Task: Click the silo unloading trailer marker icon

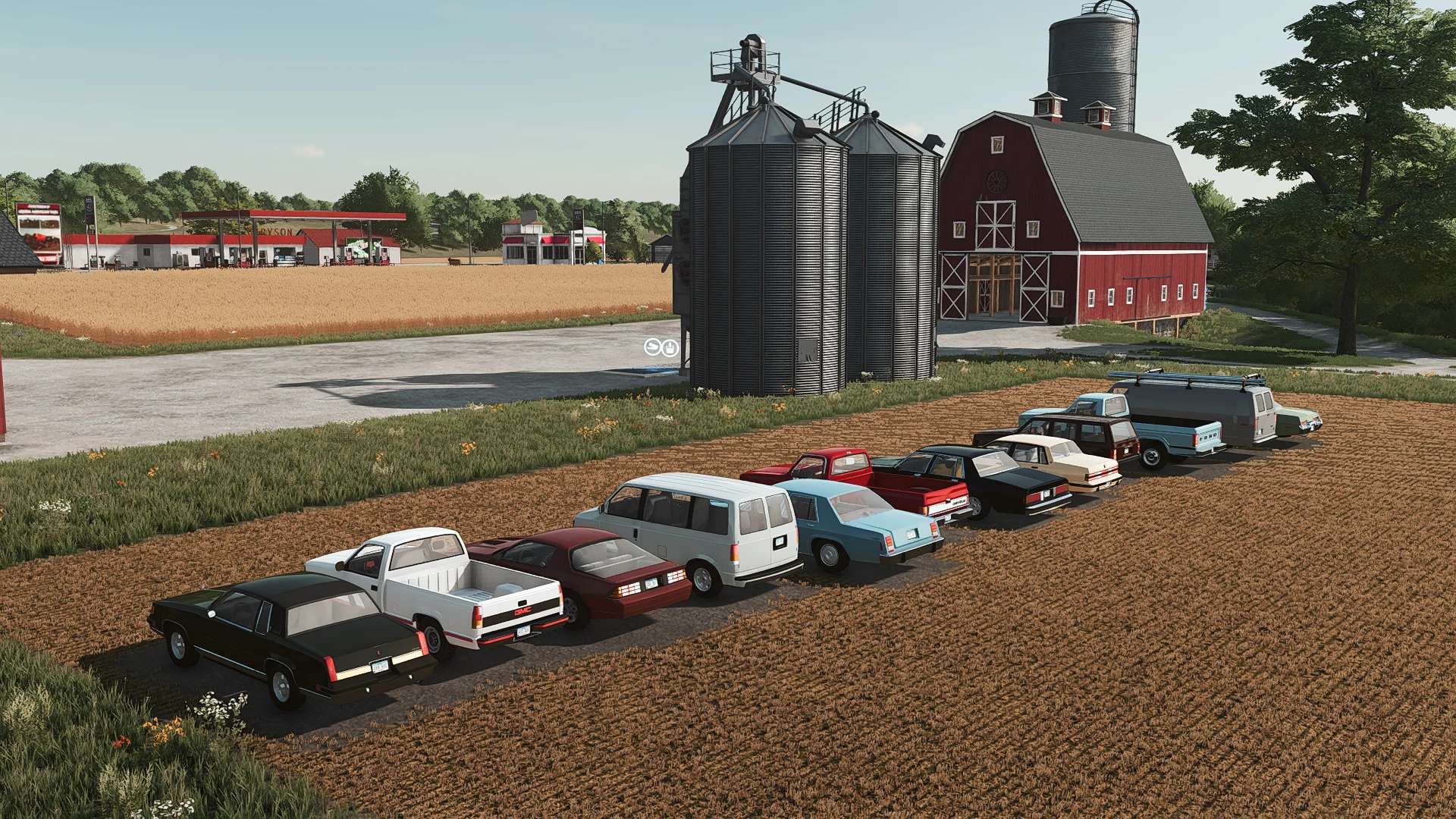Action: (x=652, y=347)
